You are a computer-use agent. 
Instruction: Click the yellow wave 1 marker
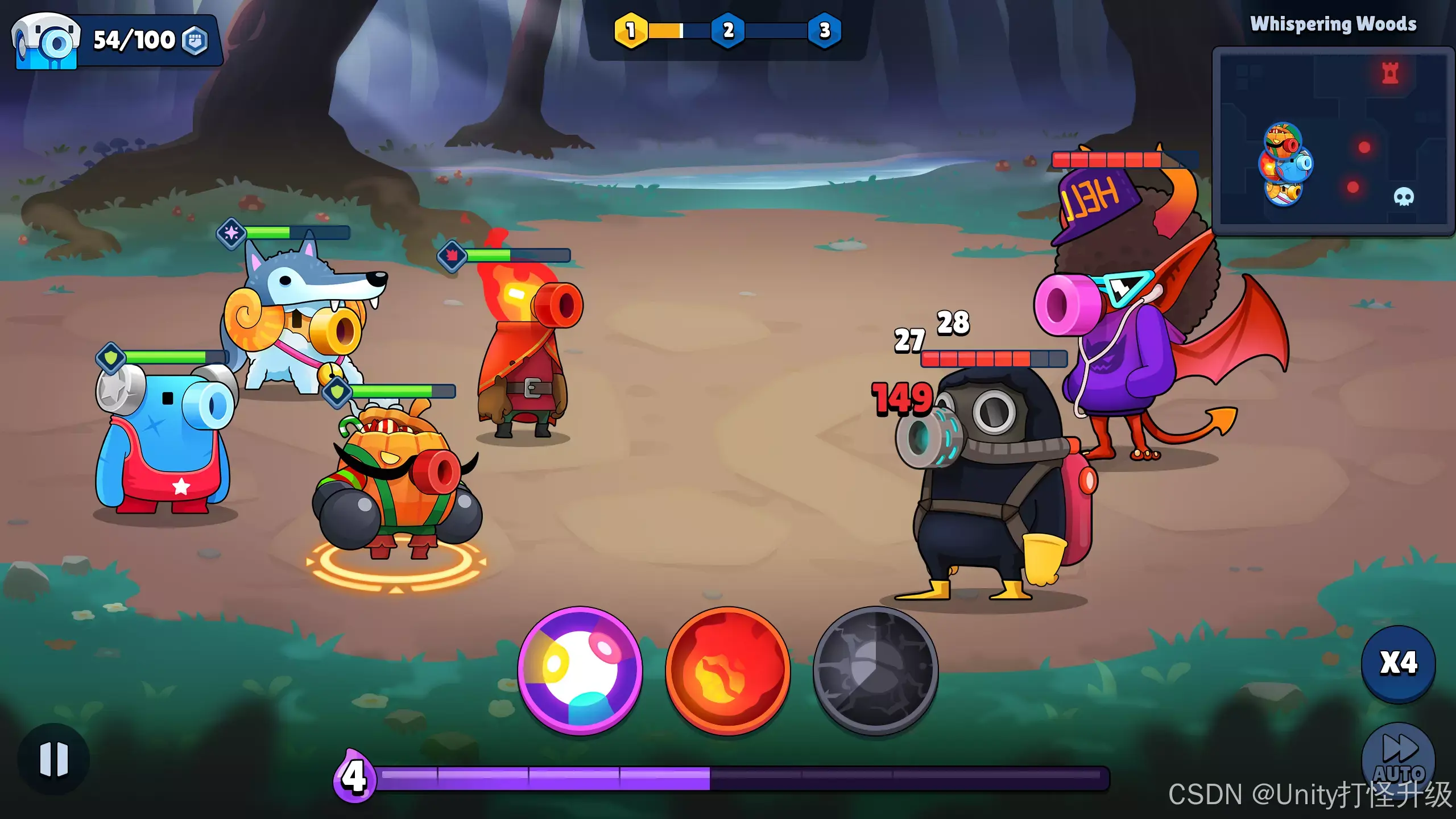tap(630, 30)
